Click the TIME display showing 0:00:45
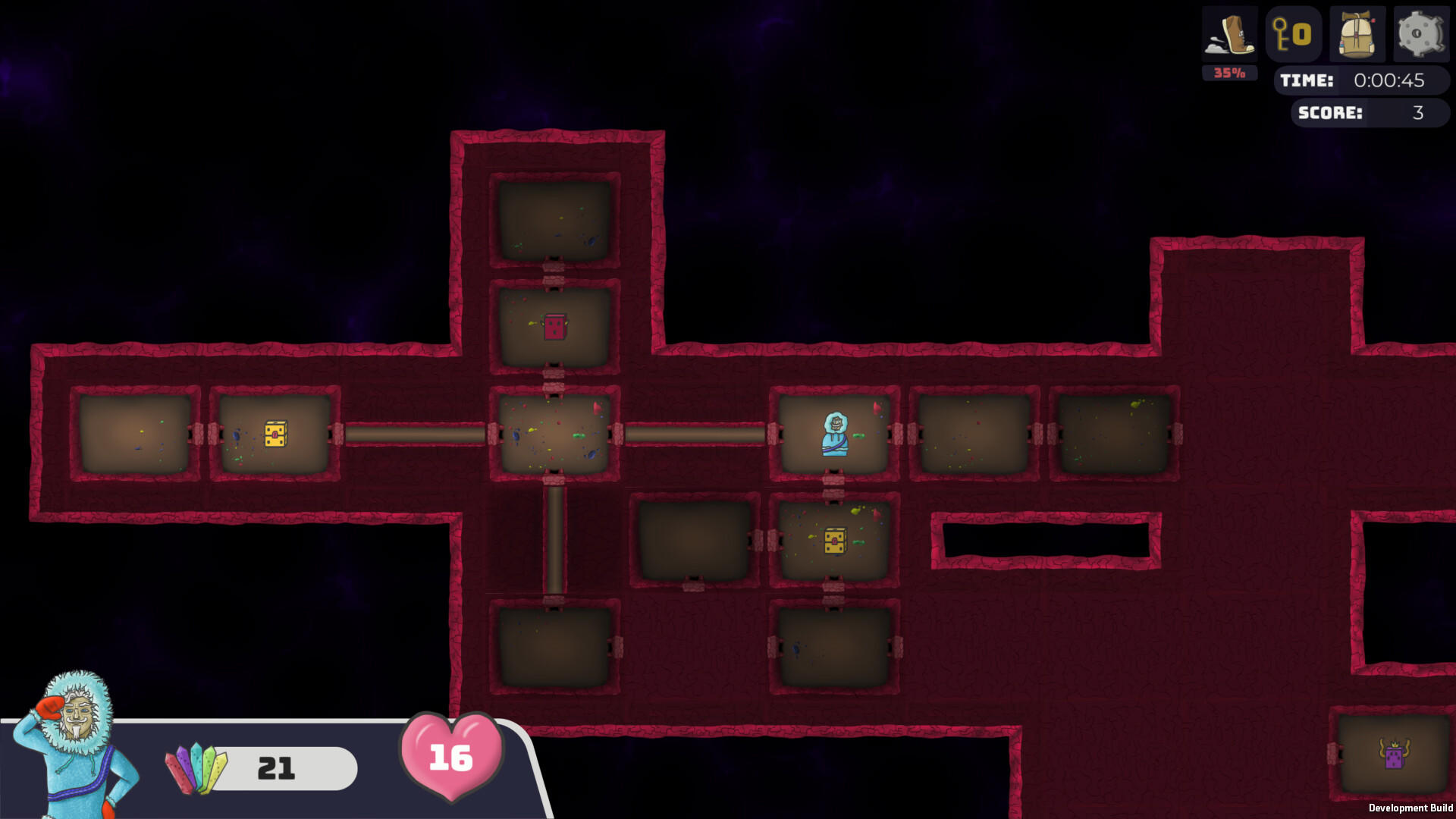1456x819 pixels. pos(1365,81)
